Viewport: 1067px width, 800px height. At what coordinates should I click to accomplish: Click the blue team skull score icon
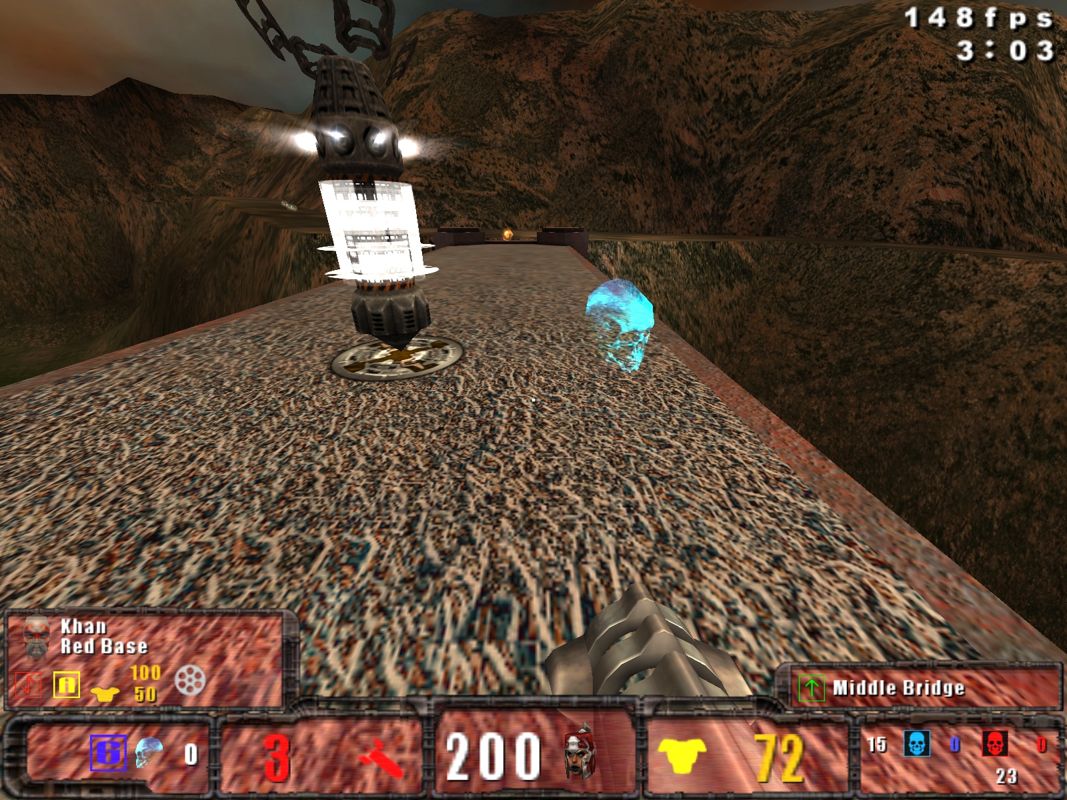[x=915, y=744]
